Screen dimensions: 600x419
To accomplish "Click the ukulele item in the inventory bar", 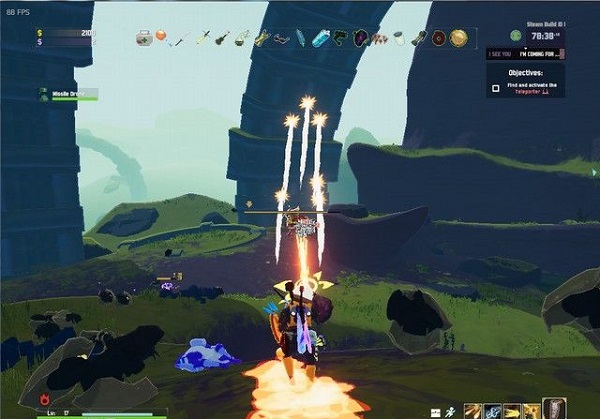I will click(222, 39).
